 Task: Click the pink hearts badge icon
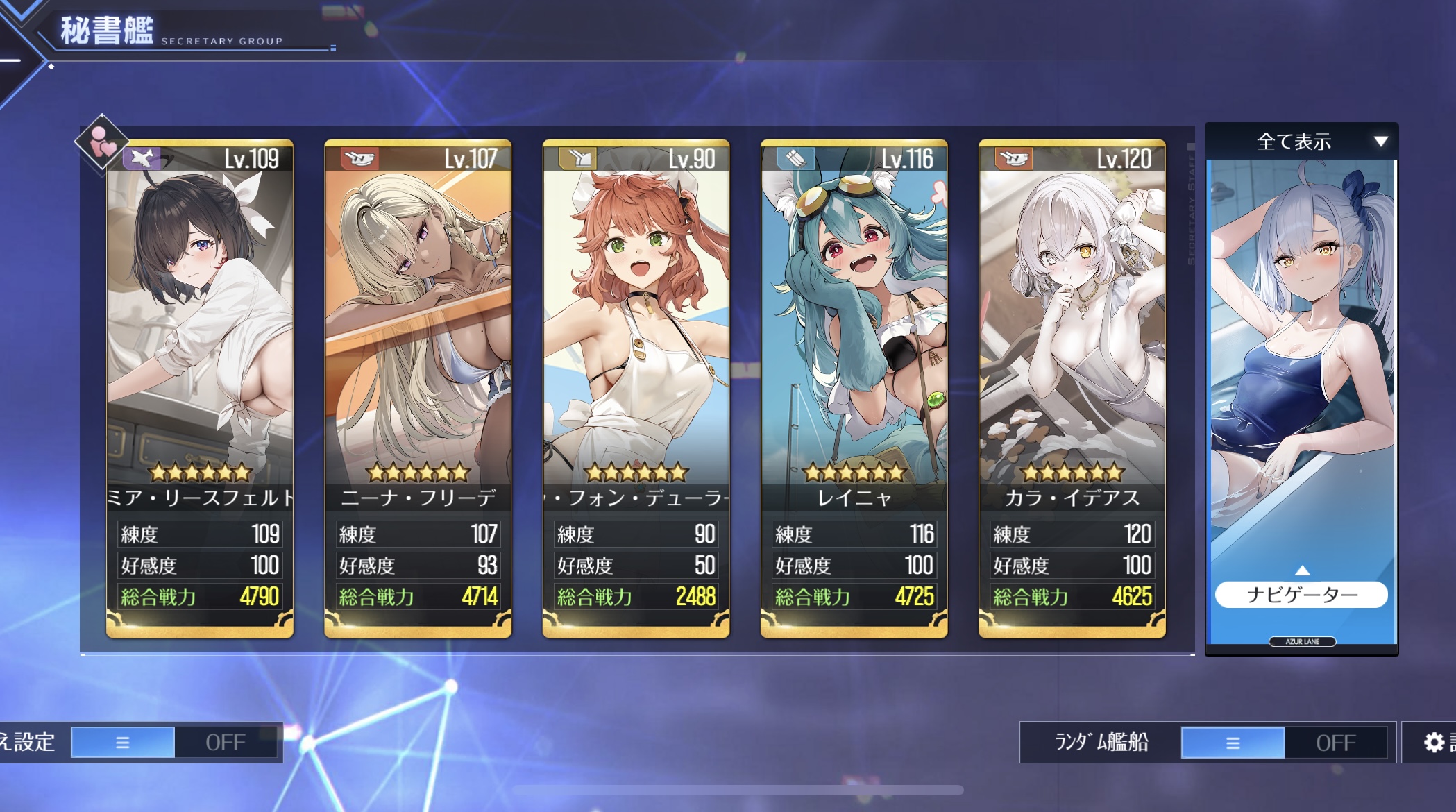click(102, 142)
